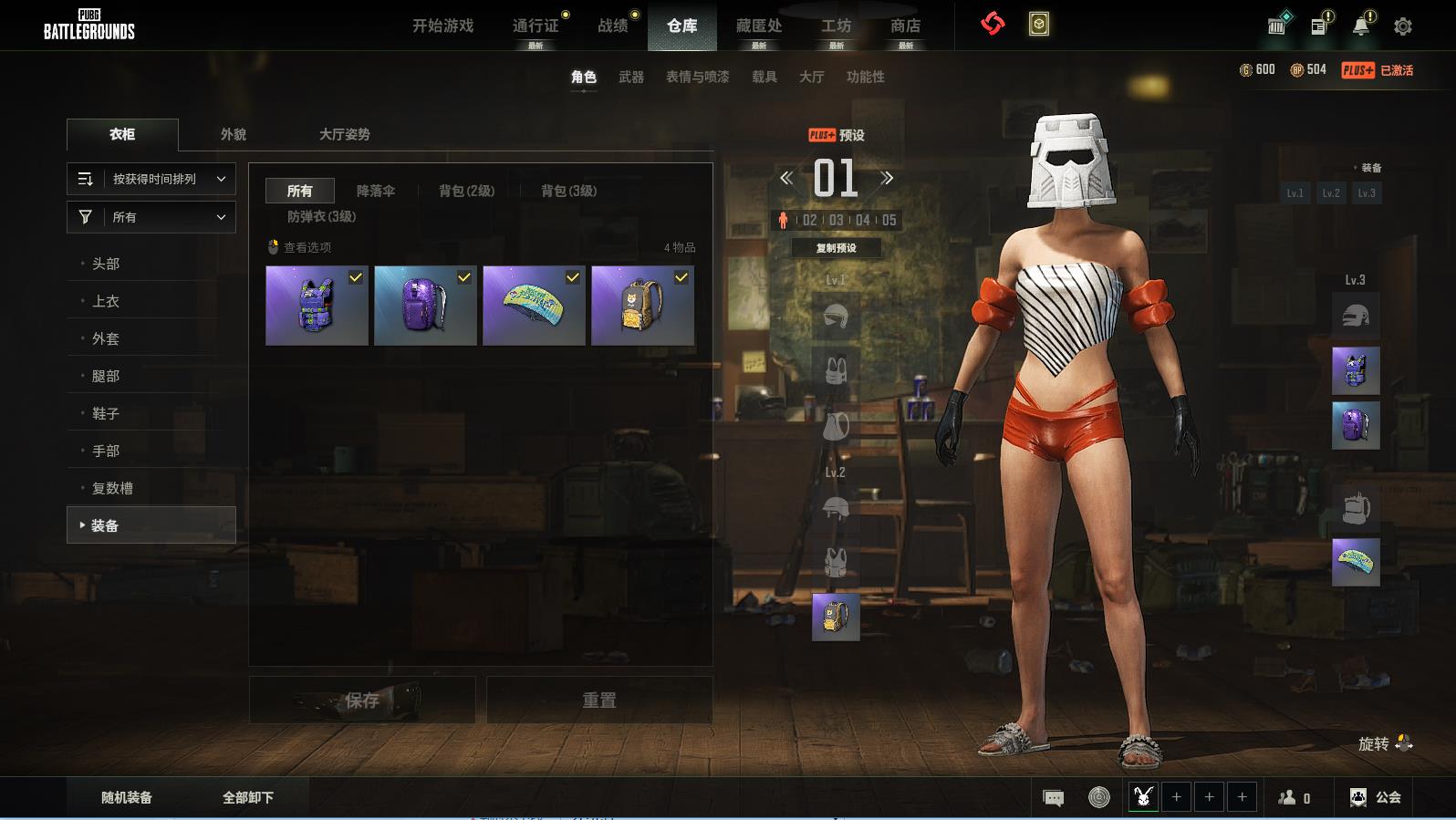Click the 复制预设 copy preset button
Image resolution: width=1456 pixels, height=820 pixels.
(836, 248)
